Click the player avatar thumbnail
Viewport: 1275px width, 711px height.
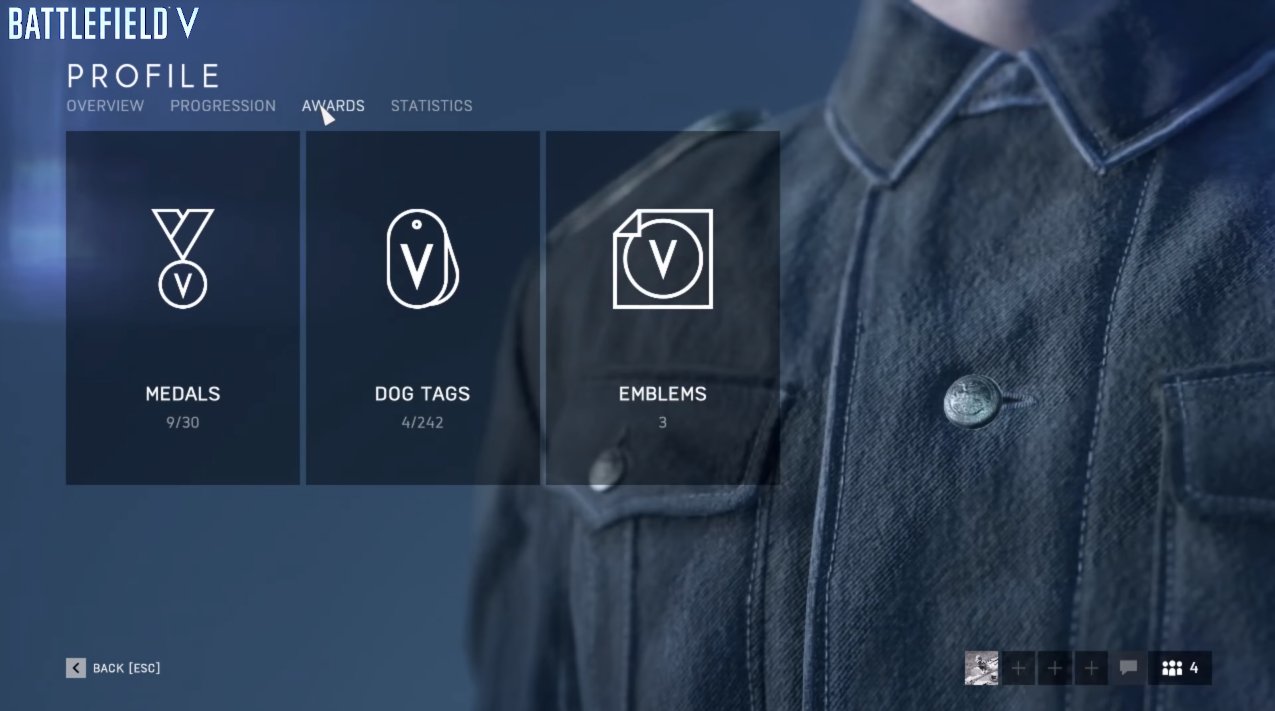981,668
